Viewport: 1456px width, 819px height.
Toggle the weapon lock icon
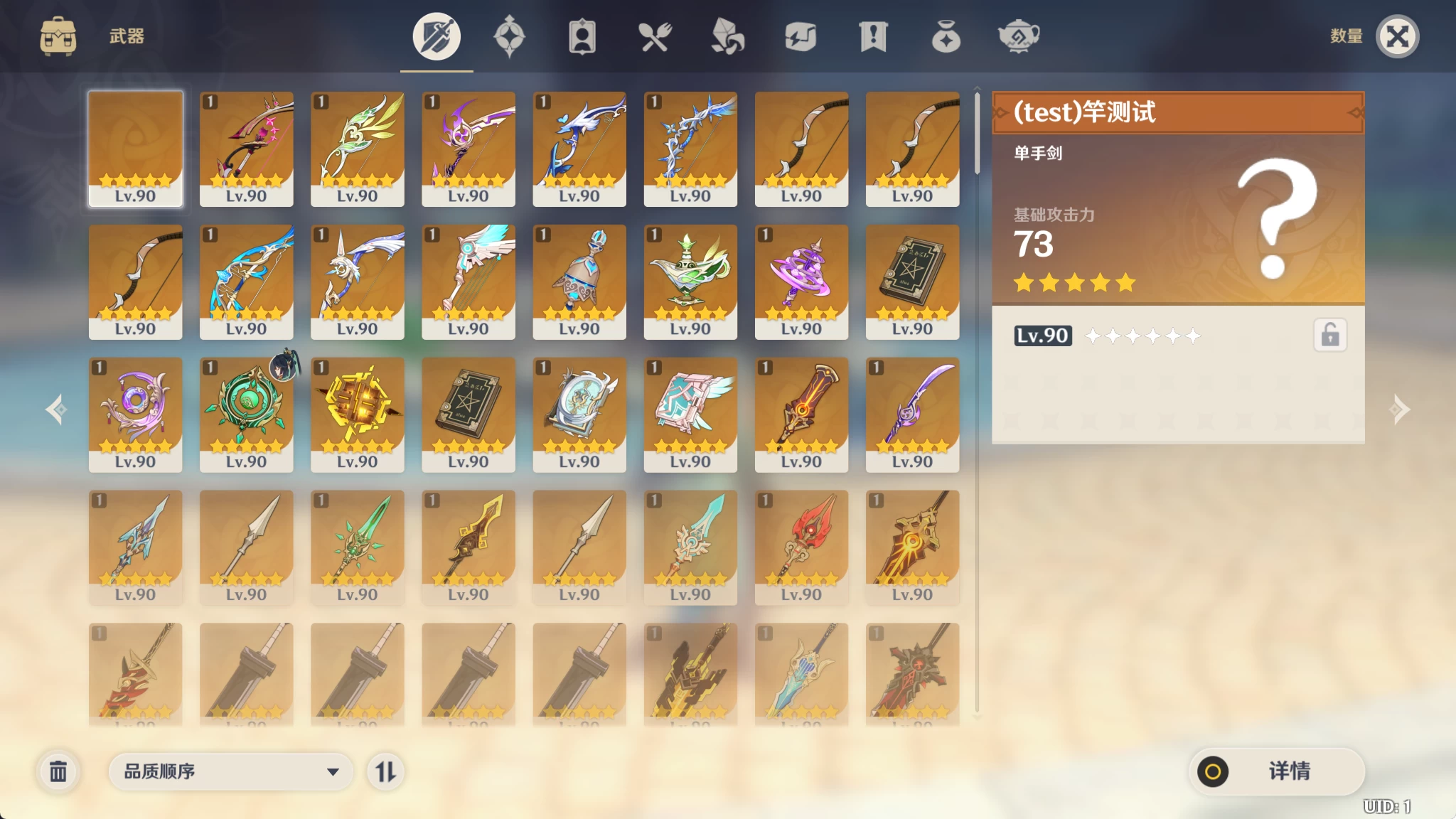(x=1329, y=335)
